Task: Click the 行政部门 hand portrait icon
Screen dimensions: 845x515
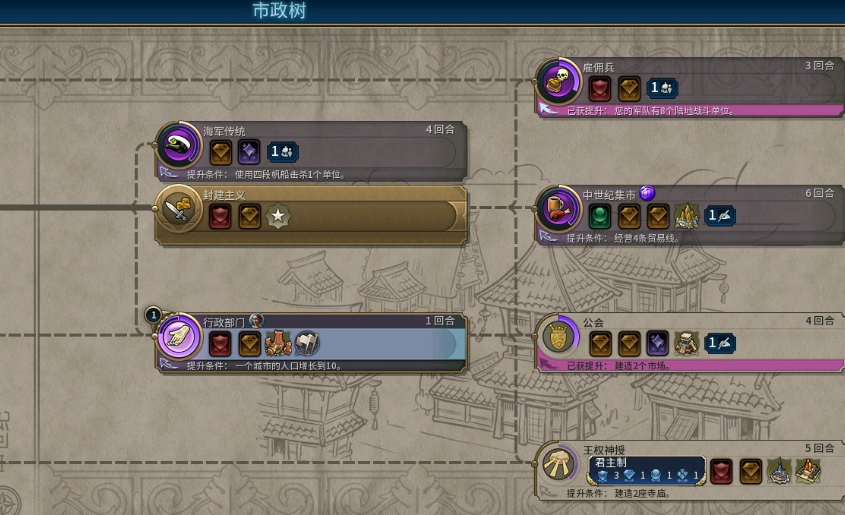Action: [x=180, y=338]
